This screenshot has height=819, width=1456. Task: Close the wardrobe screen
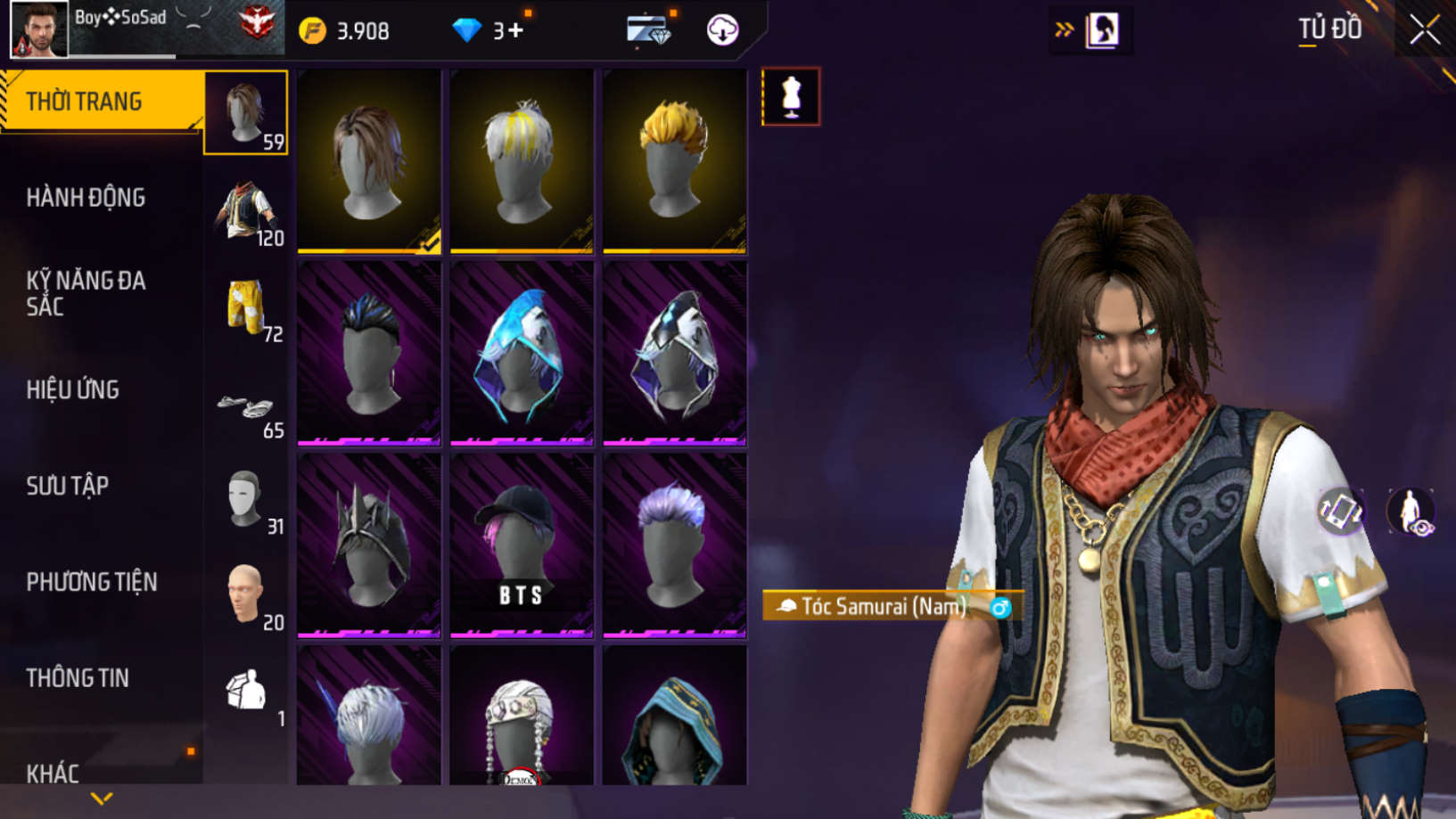[x=1424, y=30]
